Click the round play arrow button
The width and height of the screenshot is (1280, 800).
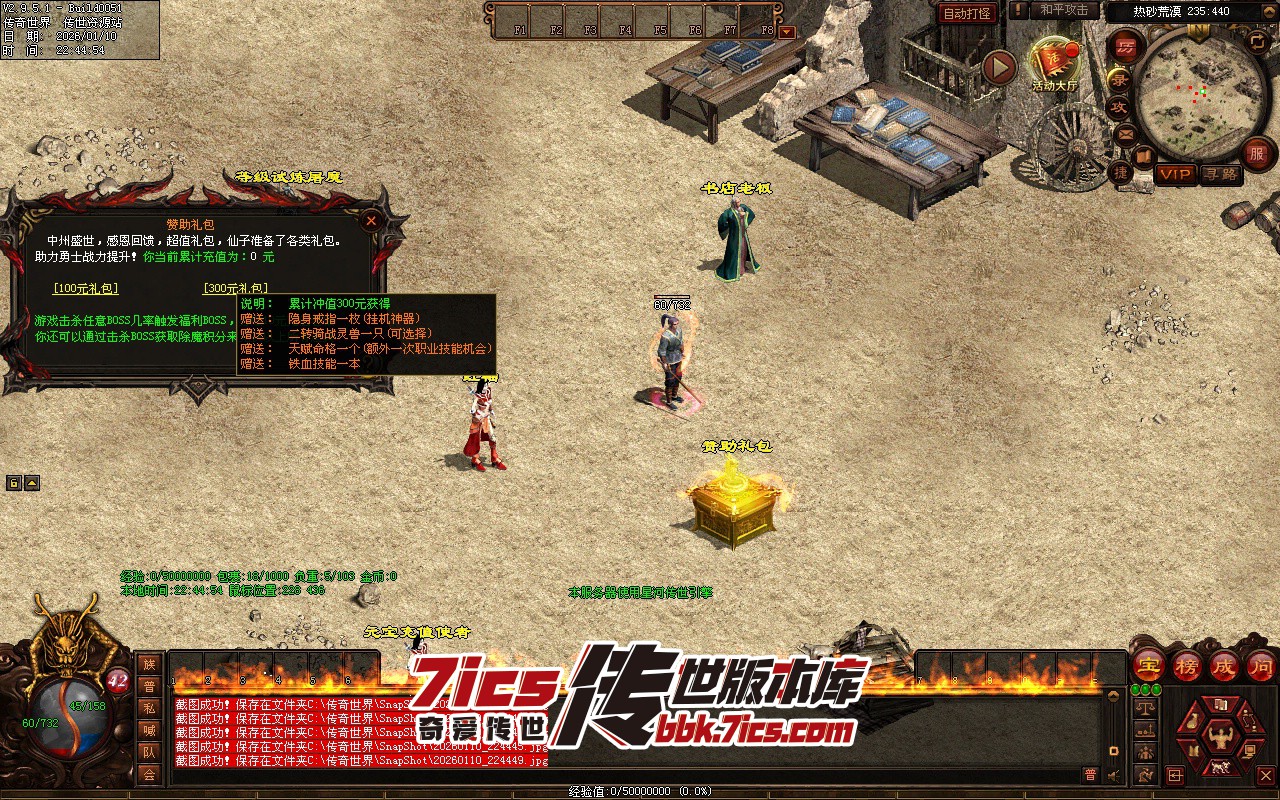(x=999, y=67)
